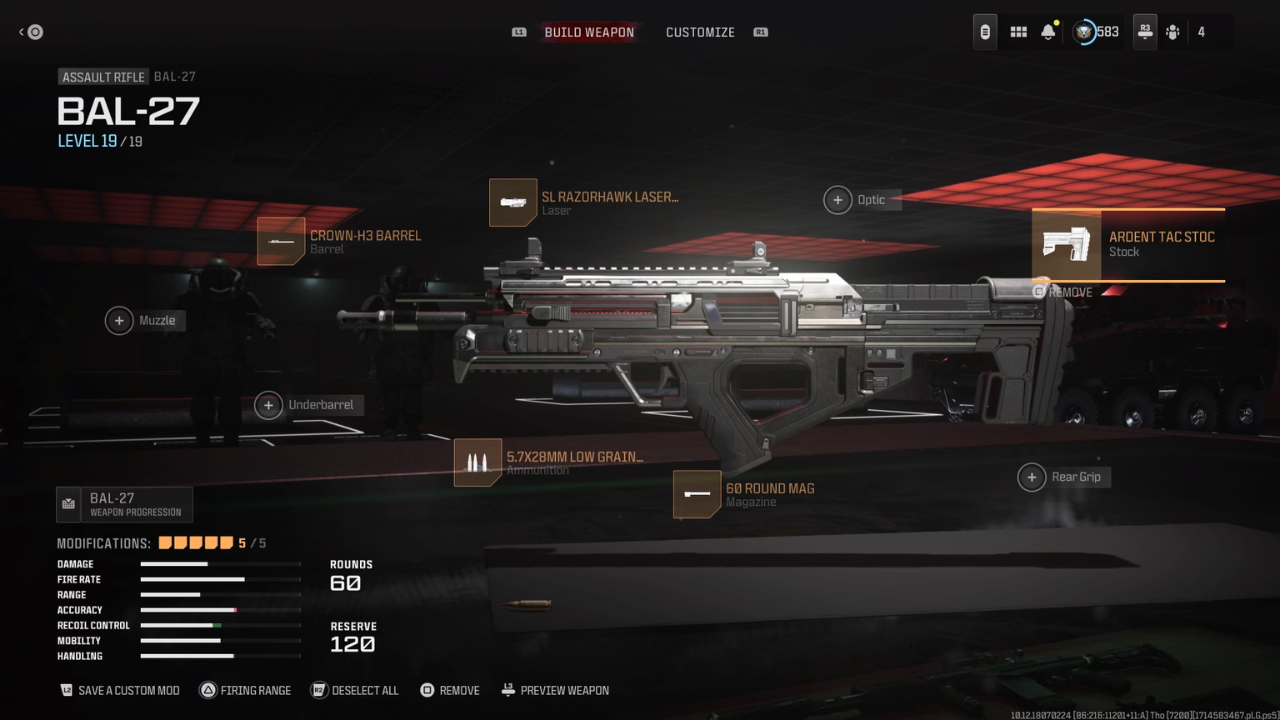Open the grid menu icon
Viewport: 1280px width, 720px height.
pyautogui.click(x=1018, y=32)
